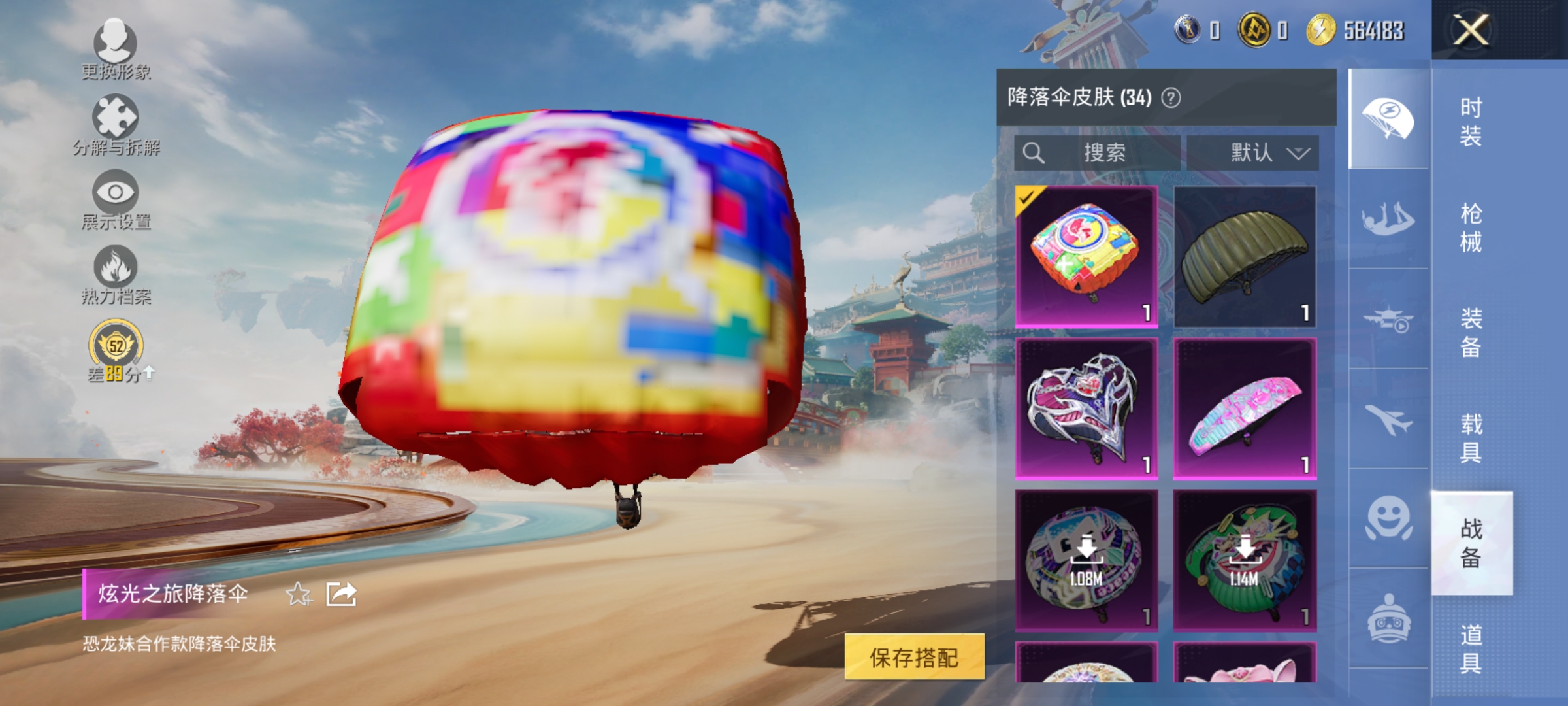Click the 搜索 search field
The height and width of the screenshot is (706, 1568).
point(1098,153)
